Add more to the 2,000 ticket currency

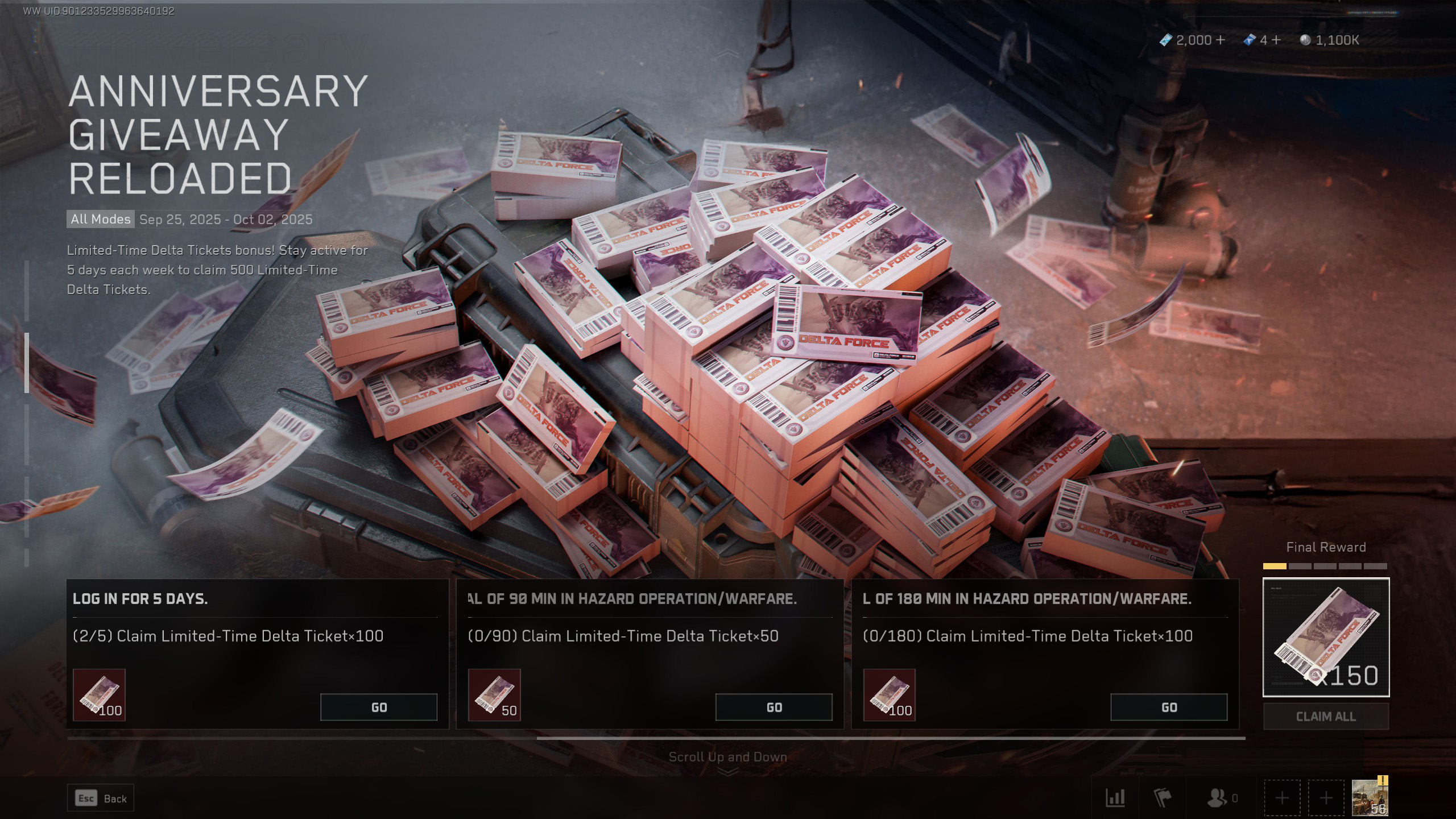point(1219,40)
